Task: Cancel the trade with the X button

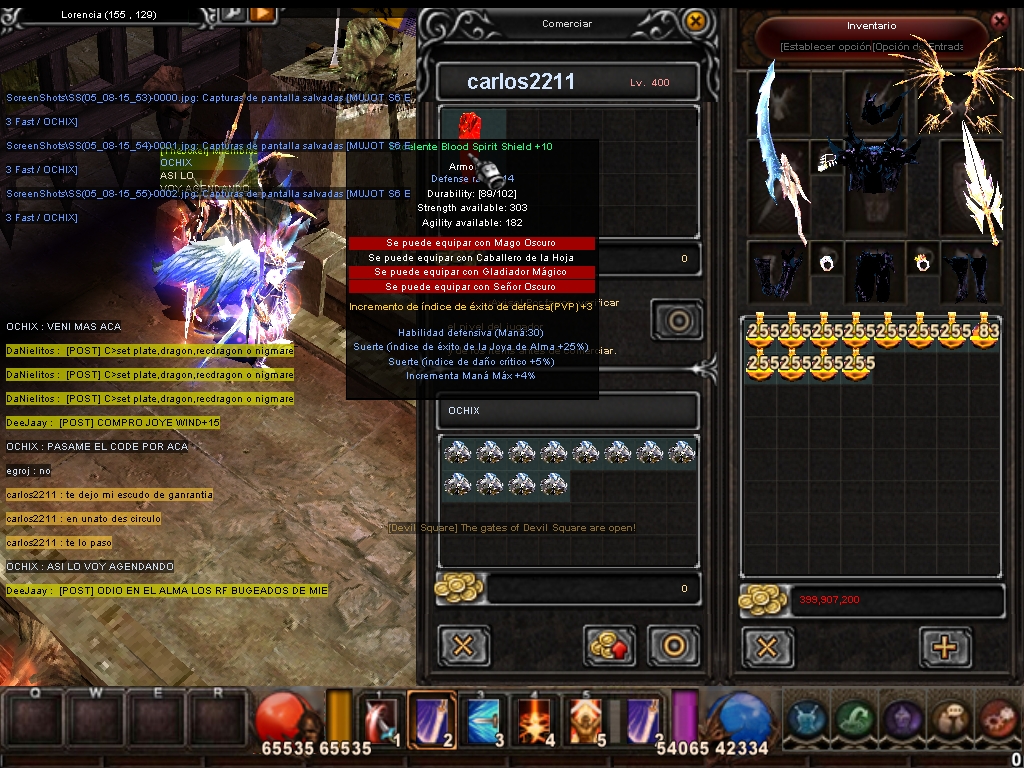Action: tap(463, 646)
